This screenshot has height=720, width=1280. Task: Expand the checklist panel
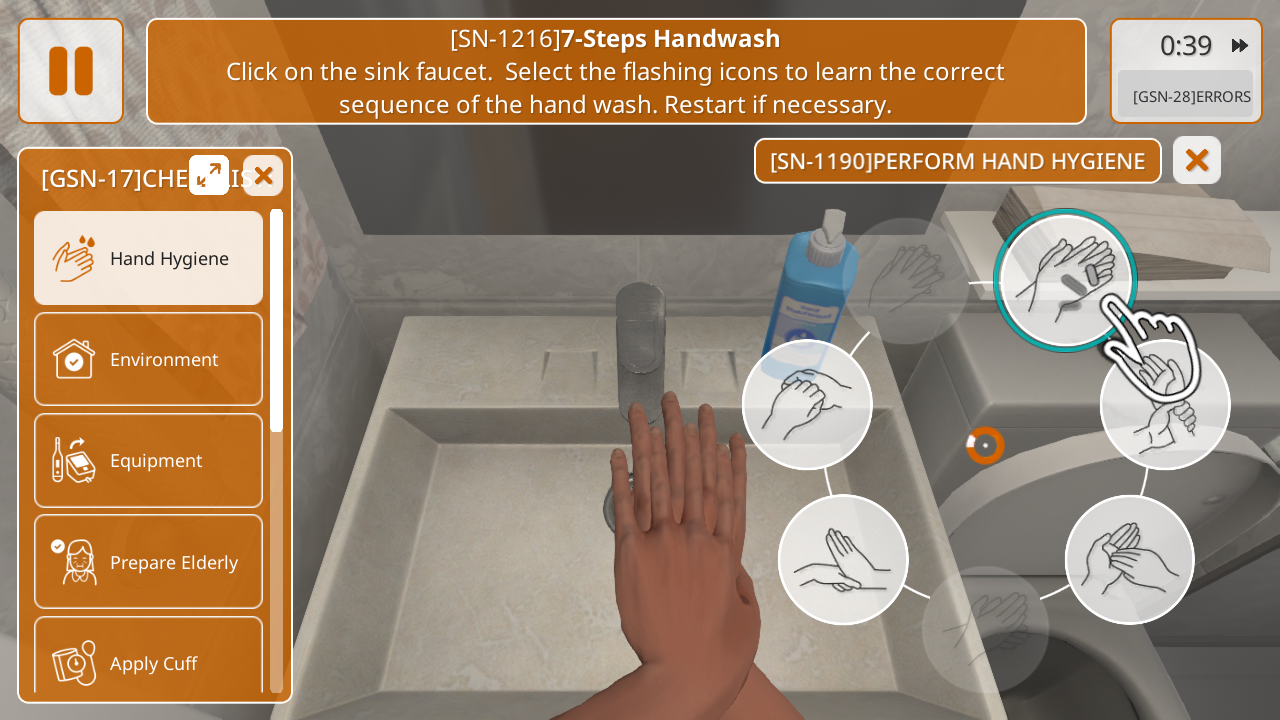coord(209,175)
